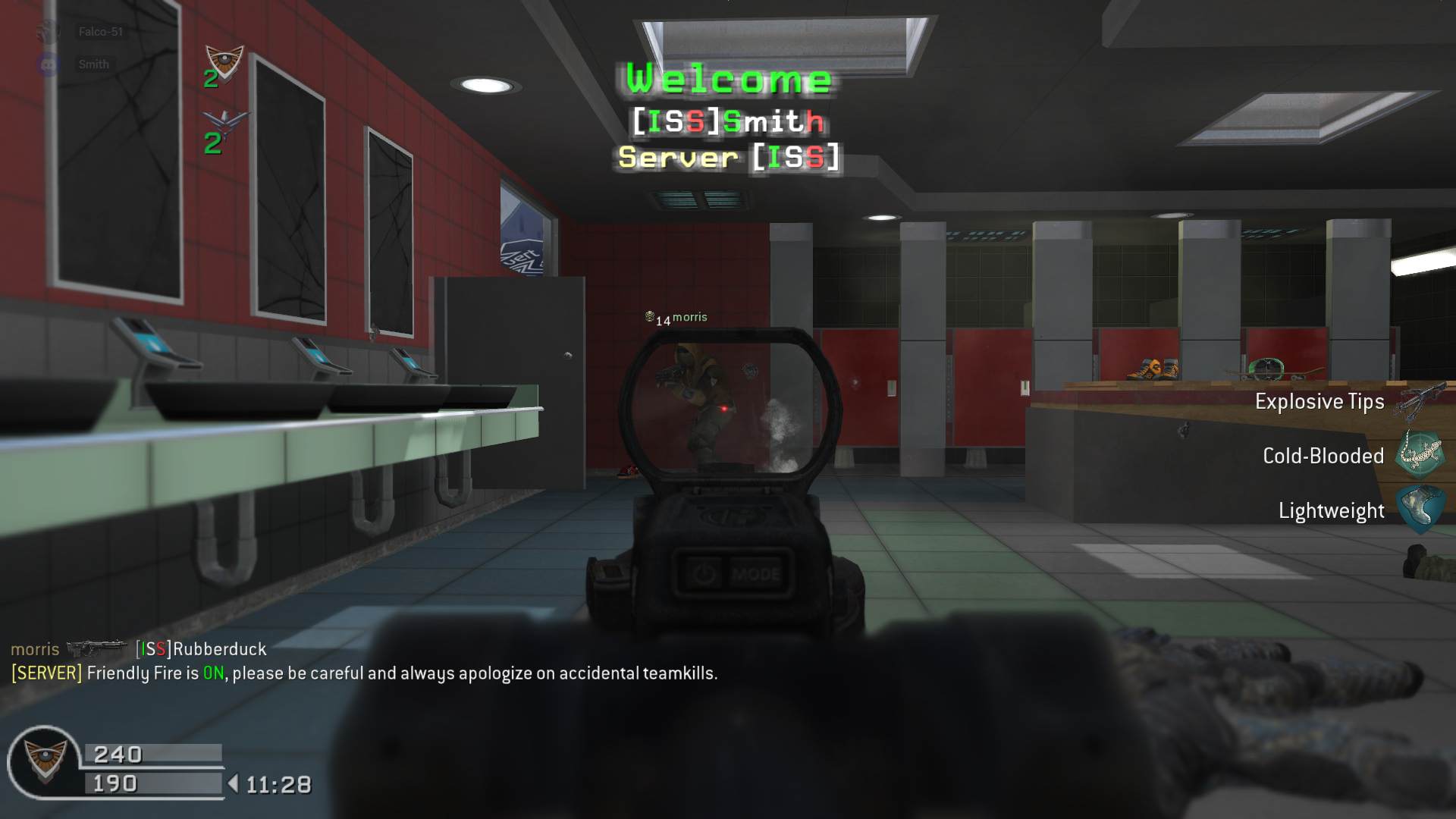Viewport: 1456px width, 819px height.
Task: Click Smith's Discord overlay entry
Action: tap(93, 64)
